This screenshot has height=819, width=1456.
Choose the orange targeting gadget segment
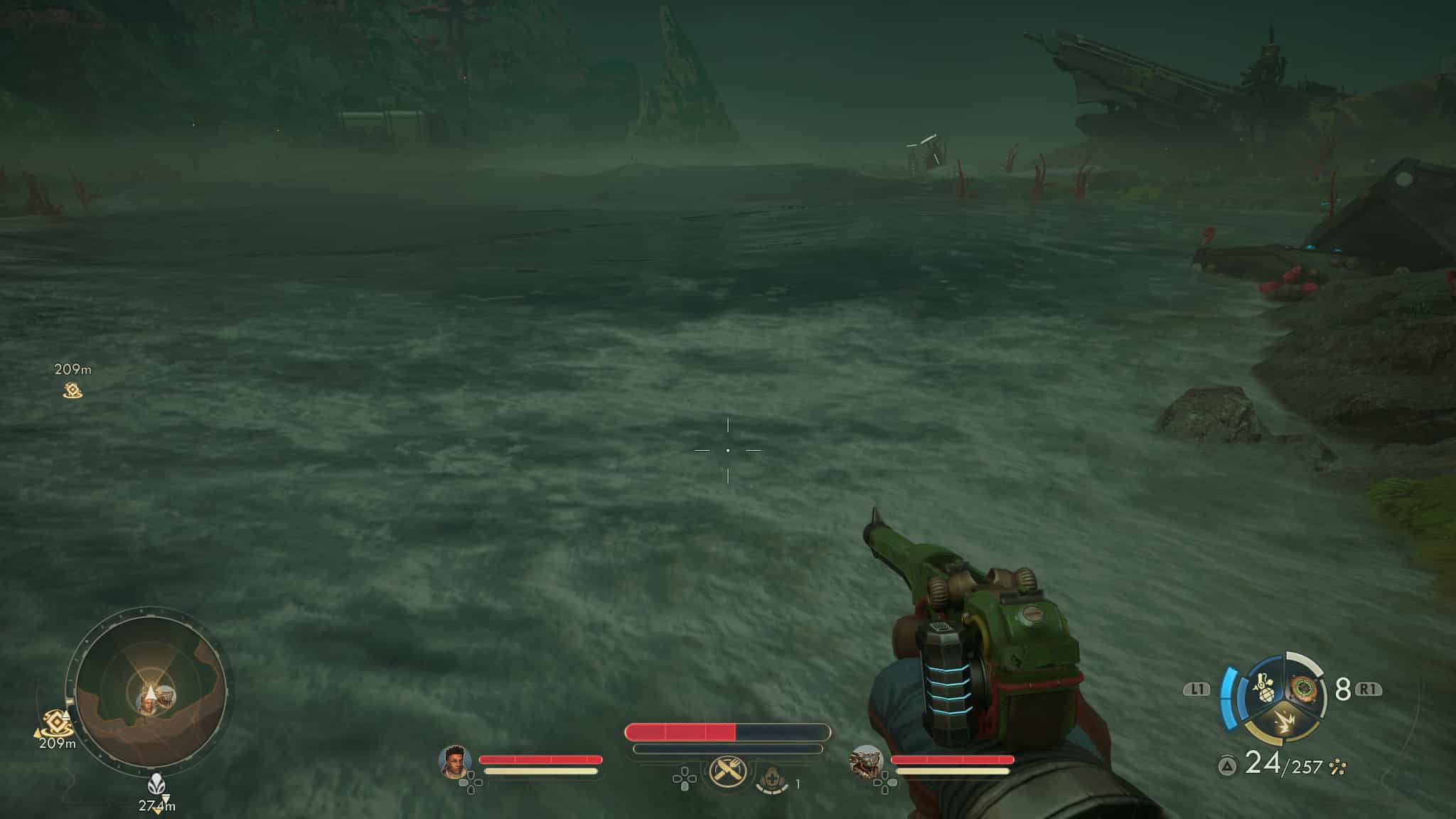click(x=1303, y=687)
